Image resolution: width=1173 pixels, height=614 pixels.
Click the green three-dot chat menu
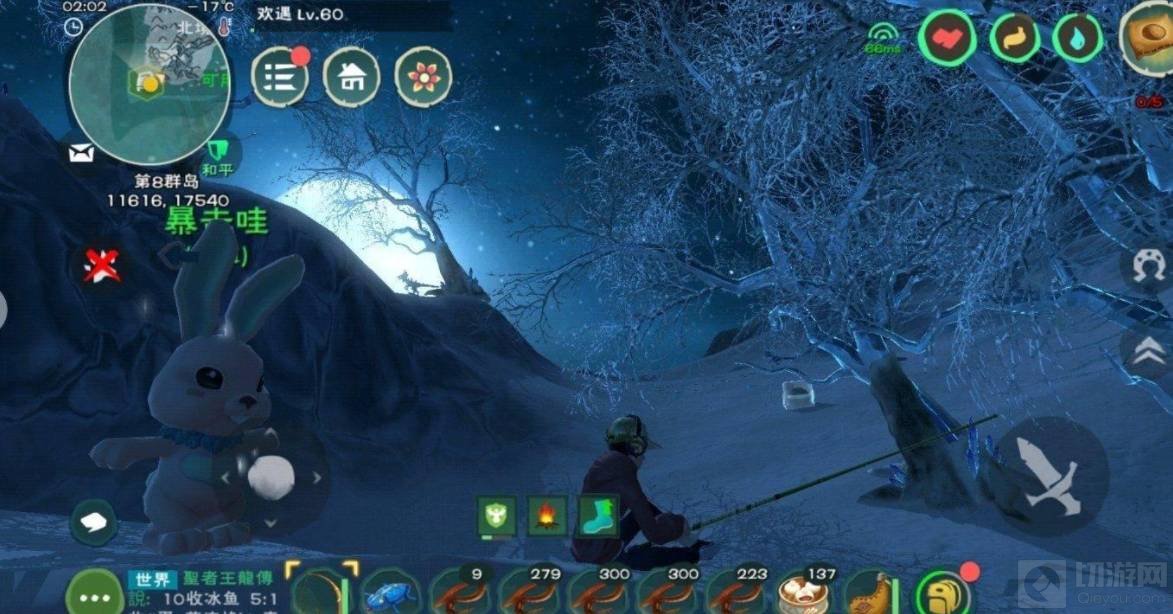(x=93, y=588)
